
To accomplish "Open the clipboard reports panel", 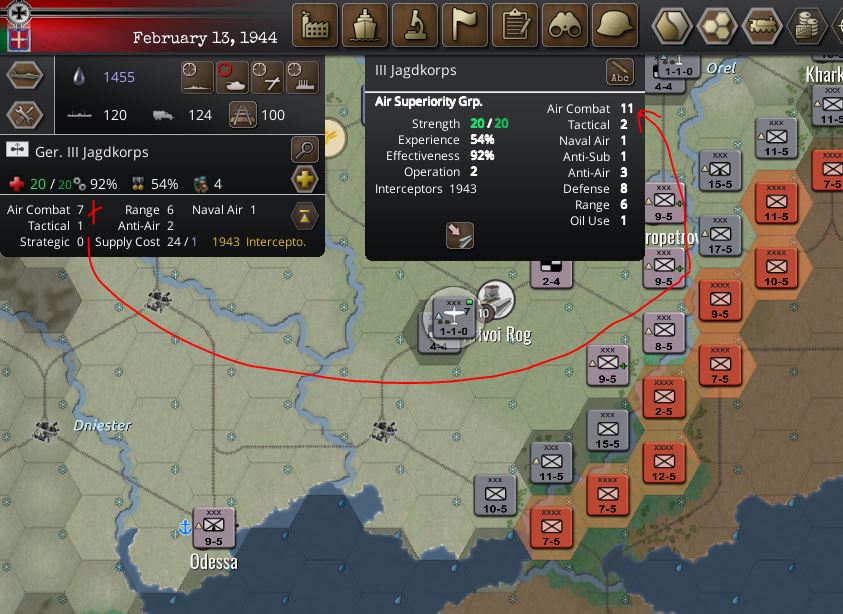I will [x=516, y=25].
